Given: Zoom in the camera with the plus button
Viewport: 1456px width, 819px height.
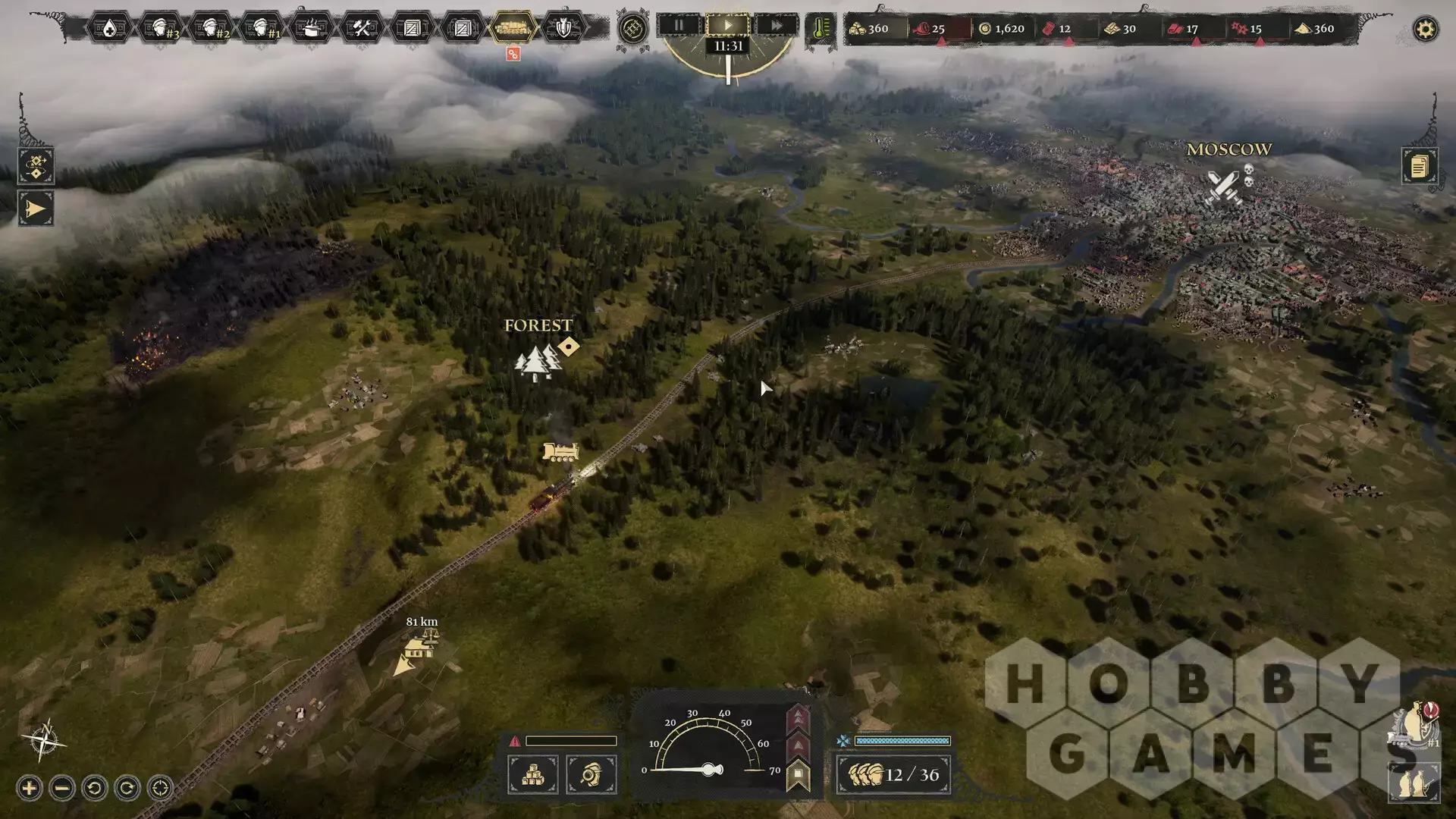Looking at the screenshot, I should (29, 789).
